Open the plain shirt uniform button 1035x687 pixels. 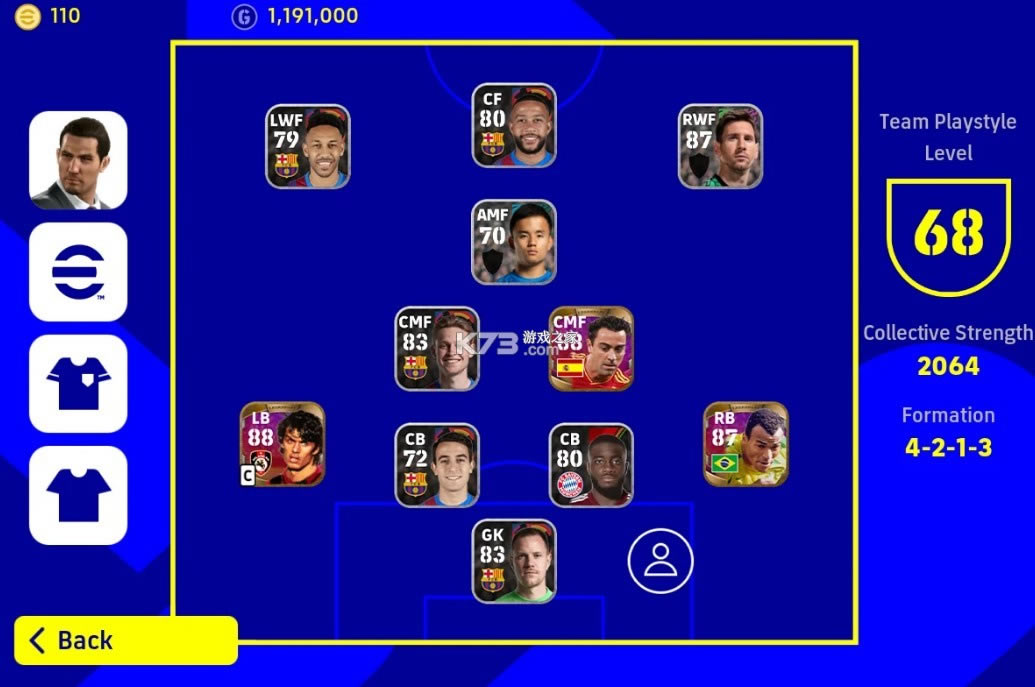pyautogui.click(x=78, y=495)
